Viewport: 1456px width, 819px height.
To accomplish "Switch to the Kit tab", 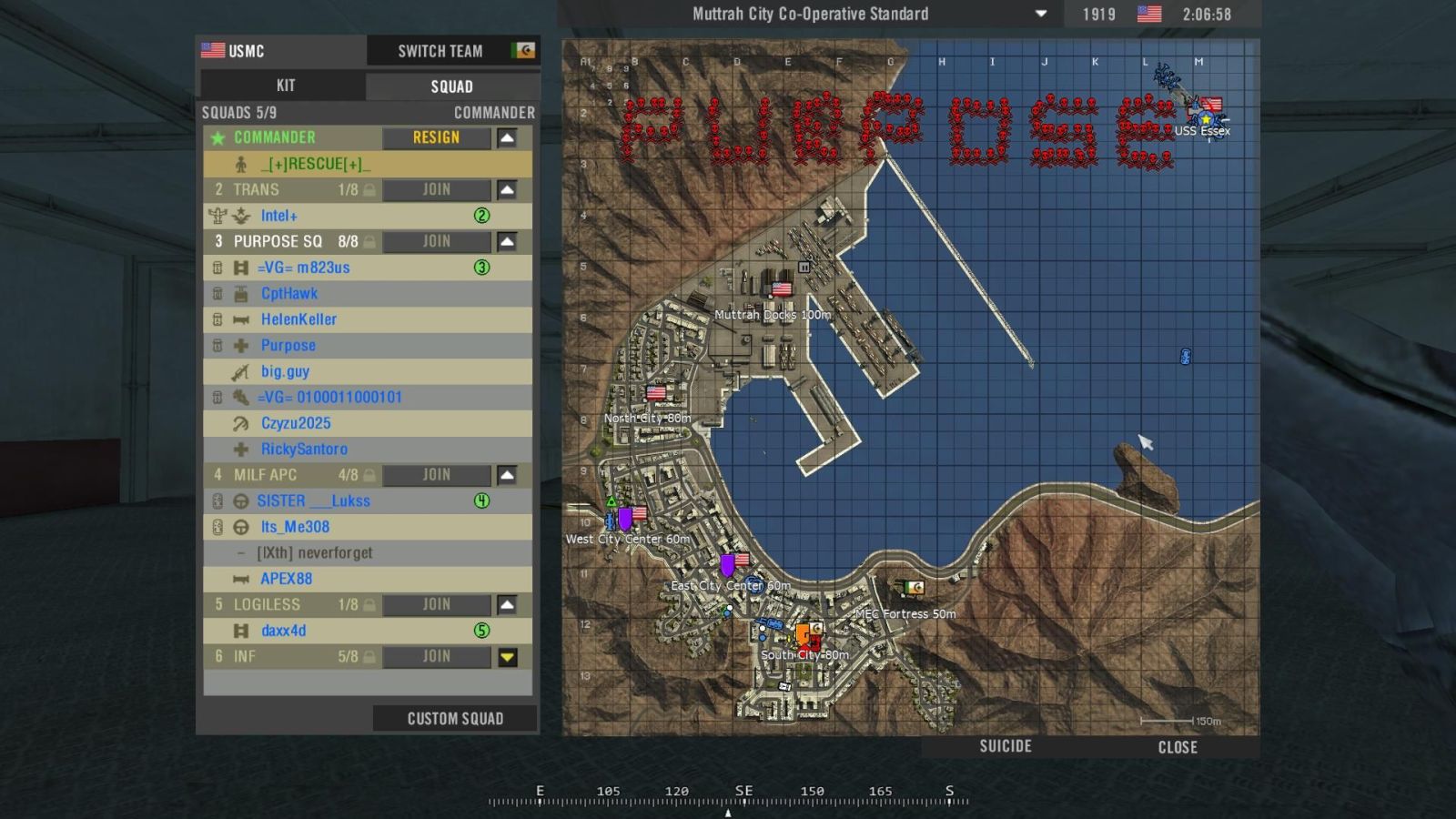I will pyautogui.click(x=285, y=86).
